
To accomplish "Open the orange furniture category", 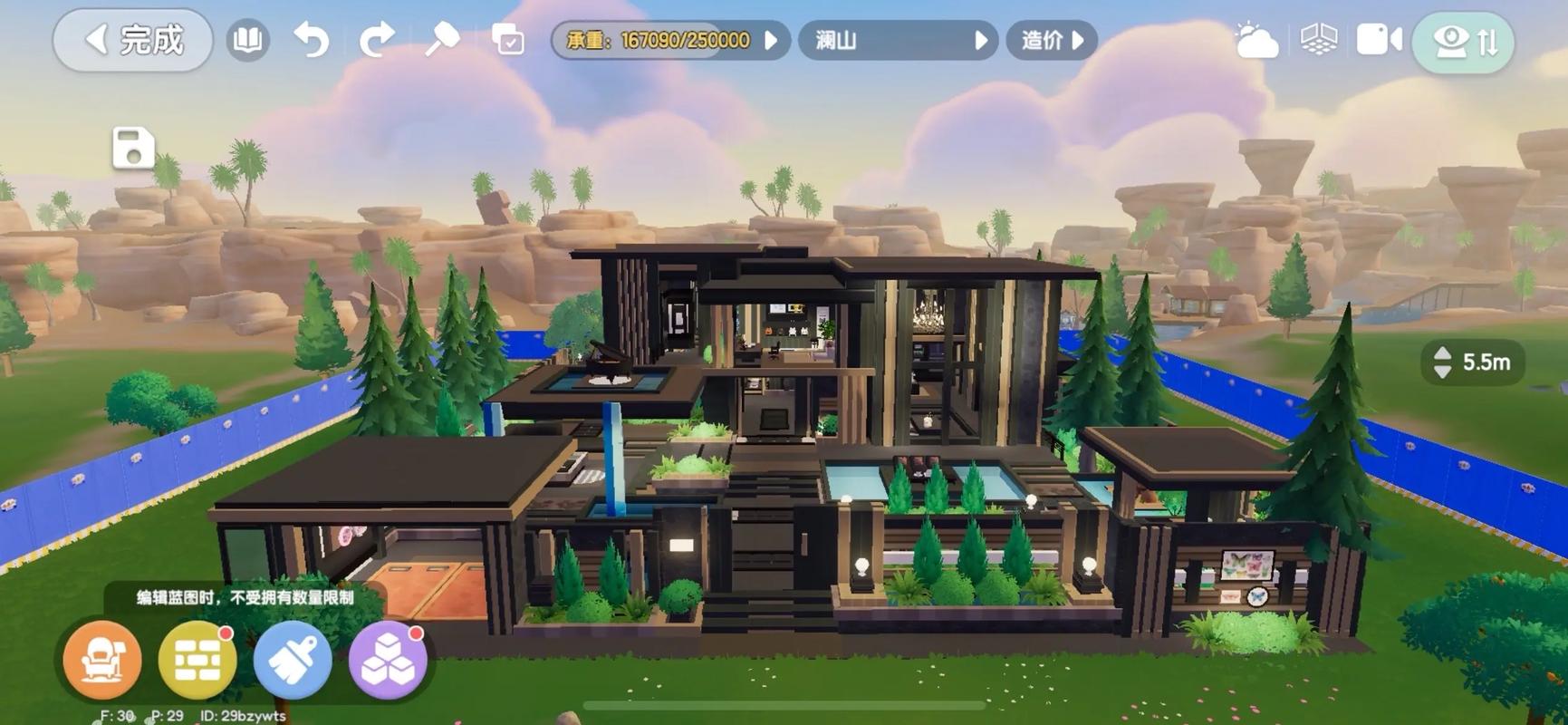I will (x=102, y=660).
